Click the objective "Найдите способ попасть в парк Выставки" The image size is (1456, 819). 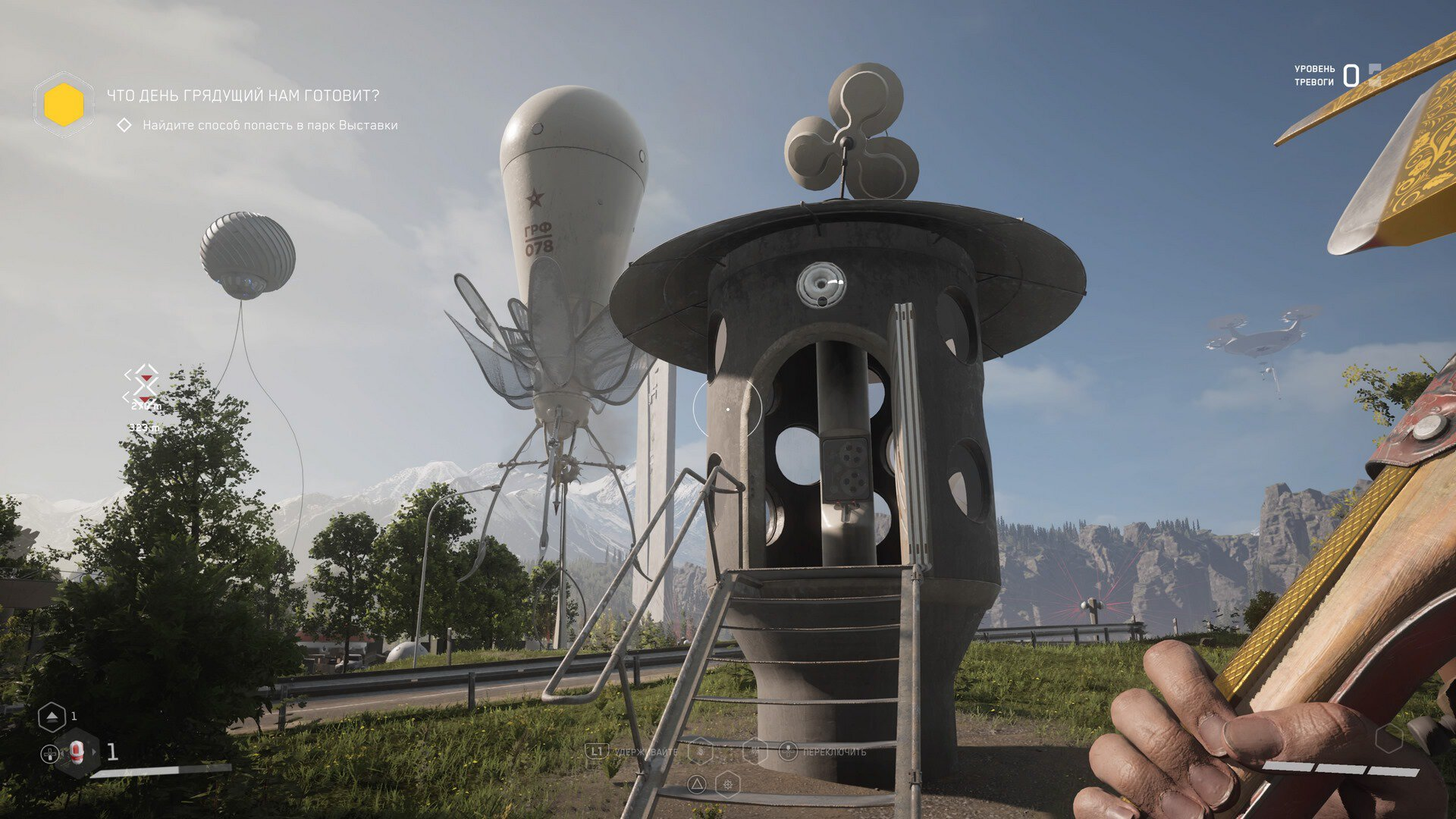click(270, 125)
